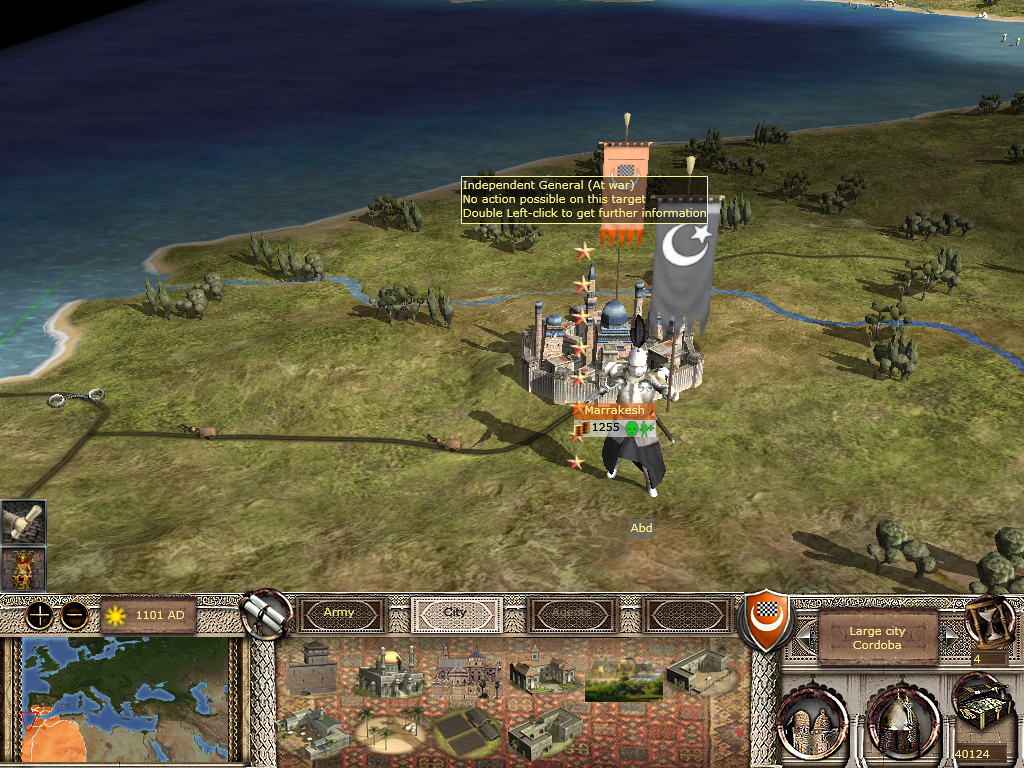Select the golden-domed mosque building
Viewport: 1024px width, 768px height.
(385, 672)
